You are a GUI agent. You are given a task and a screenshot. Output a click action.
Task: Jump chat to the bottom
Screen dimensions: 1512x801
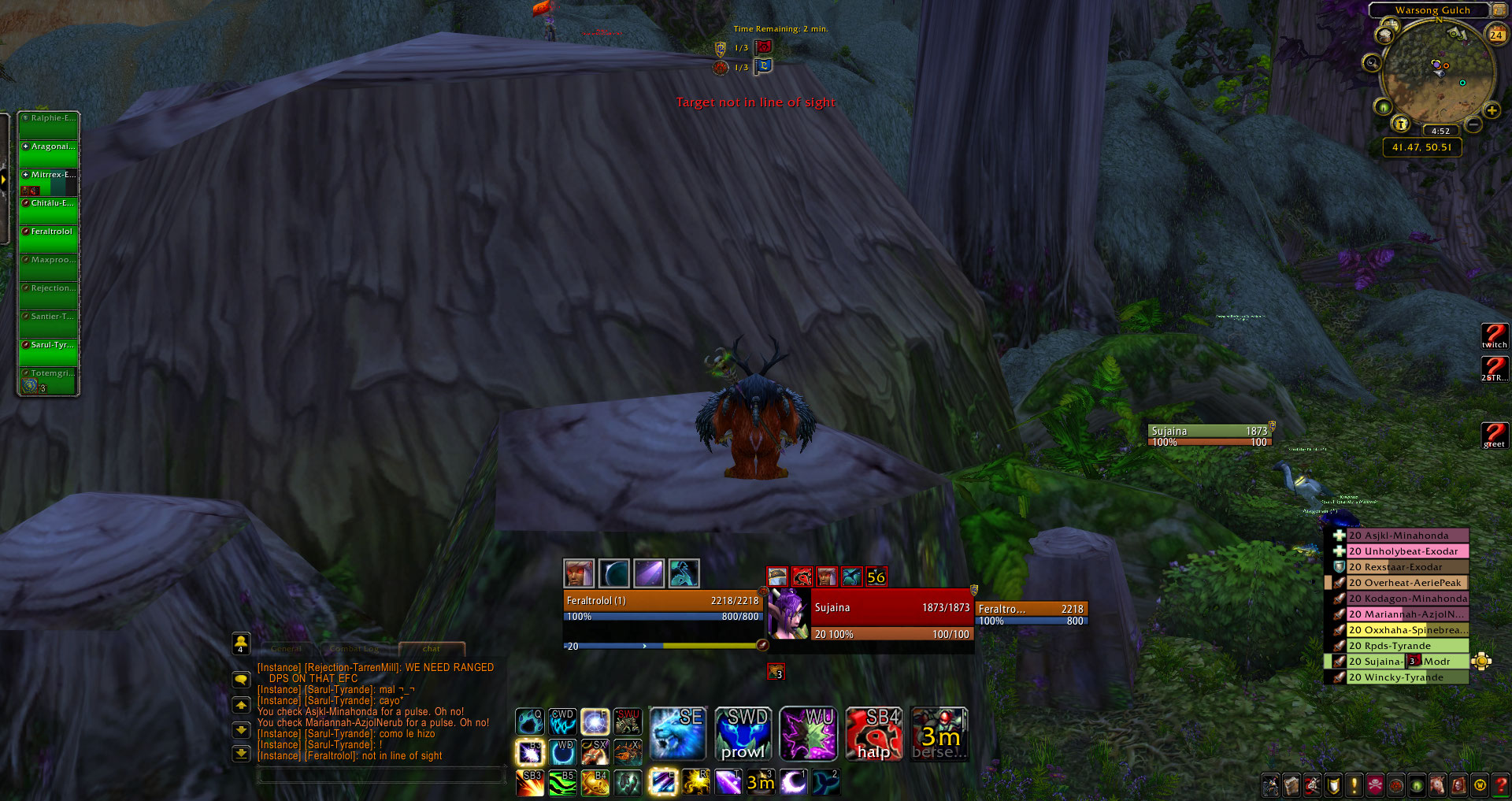[242, 753]
